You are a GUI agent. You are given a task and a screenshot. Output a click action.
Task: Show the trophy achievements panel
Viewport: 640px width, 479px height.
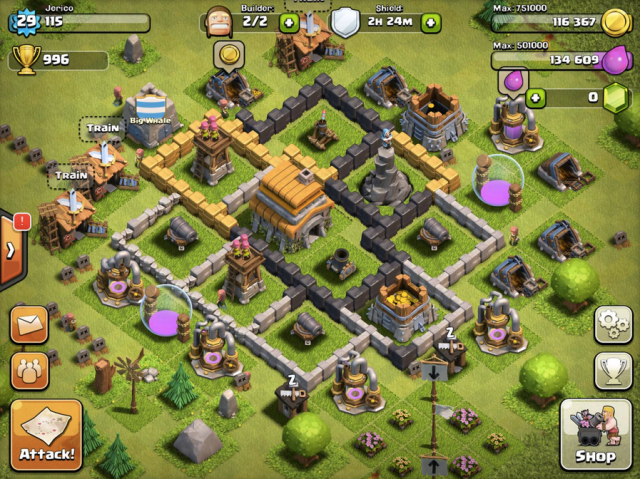612,369
